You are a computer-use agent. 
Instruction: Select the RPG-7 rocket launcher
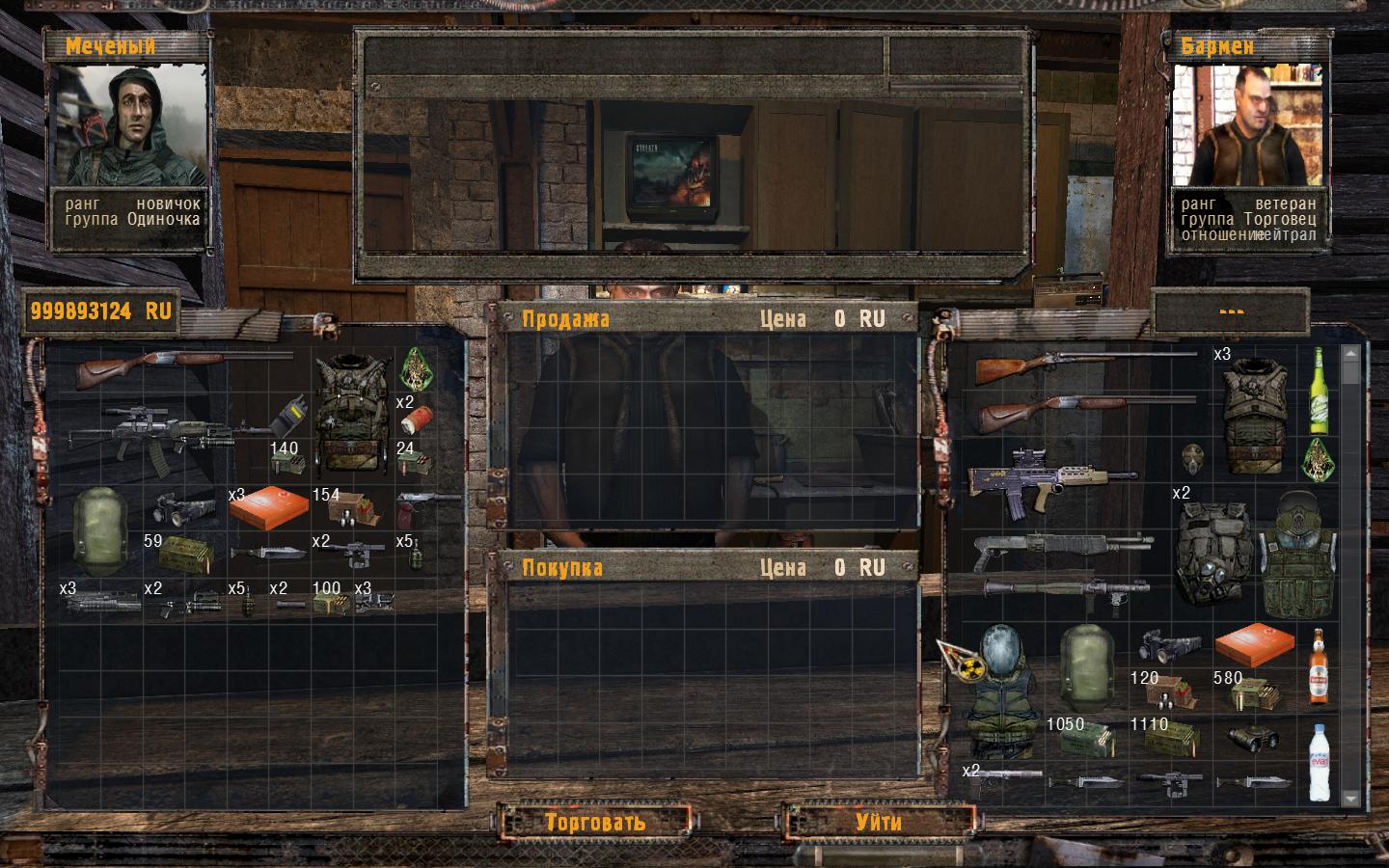coord(1065,586)
